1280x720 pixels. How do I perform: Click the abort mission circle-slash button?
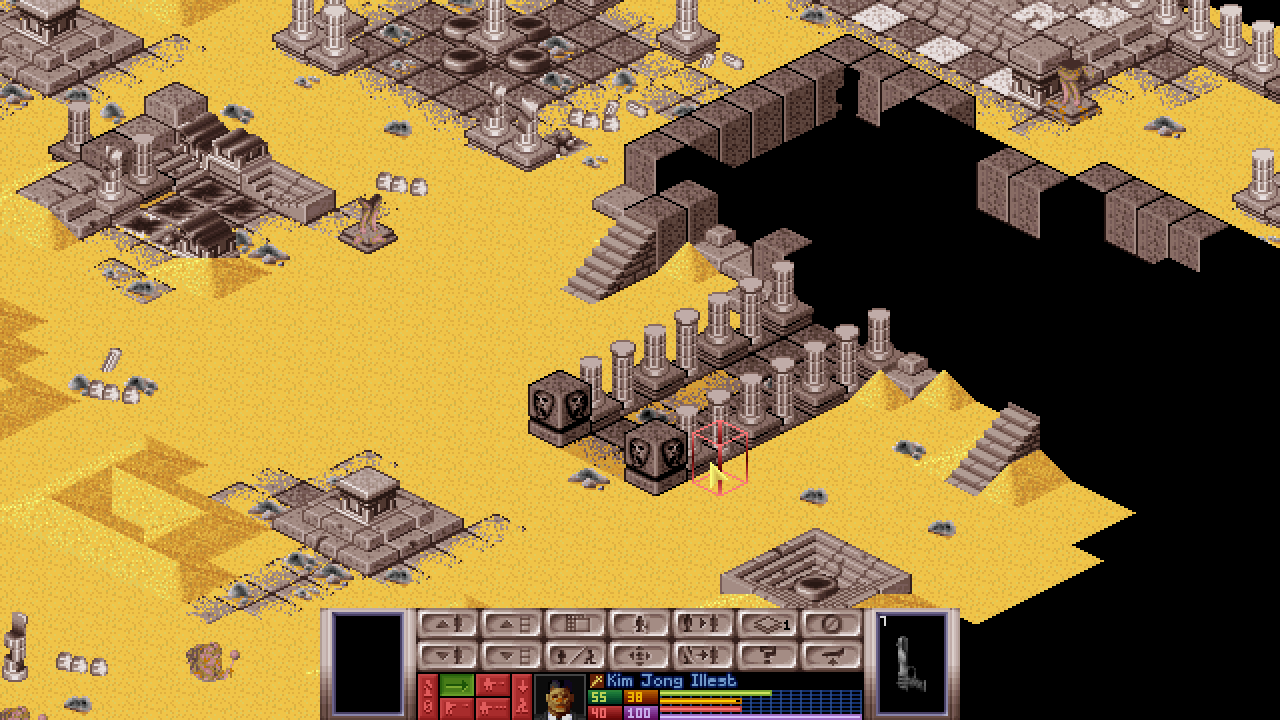(832, 624)
